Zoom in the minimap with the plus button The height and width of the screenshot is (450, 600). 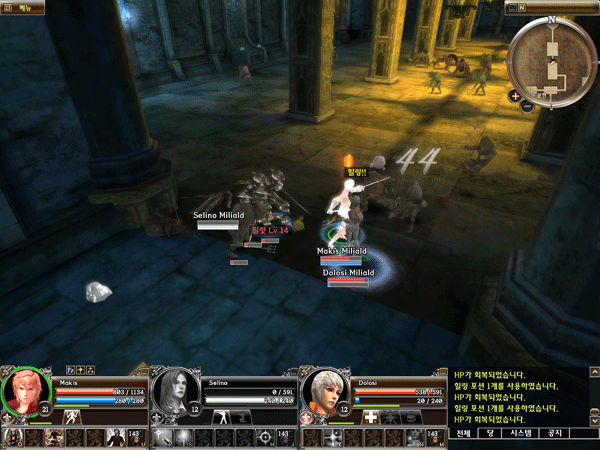click(514, 96)
